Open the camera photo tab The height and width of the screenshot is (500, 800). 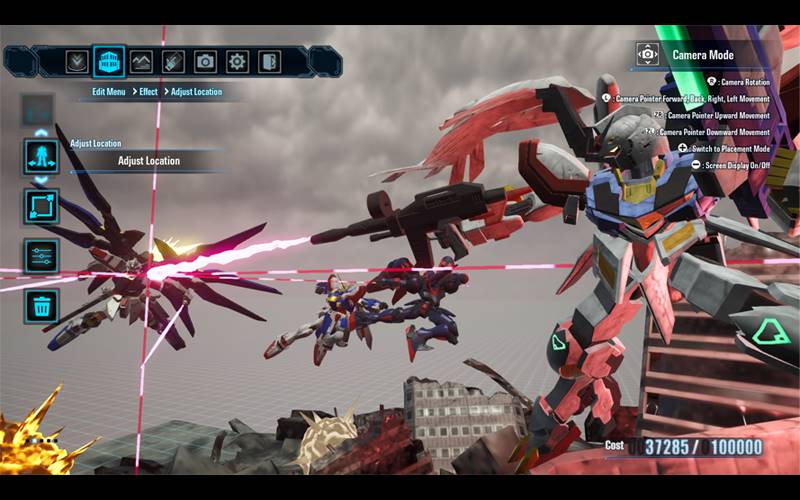coord(205,61)
